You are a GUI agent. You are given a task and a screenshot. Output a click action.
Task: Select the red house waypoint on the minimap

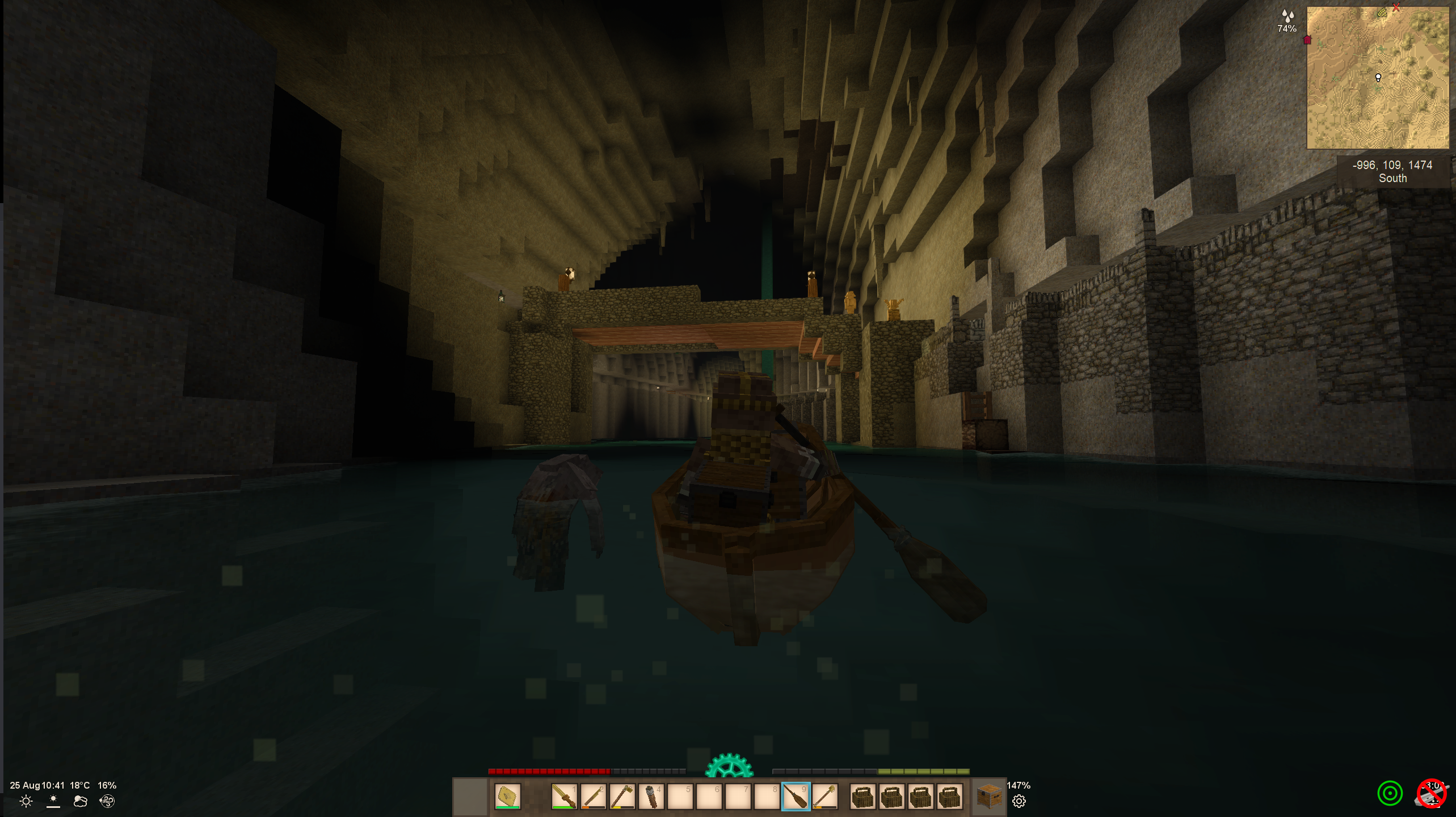click(1307, 40)
